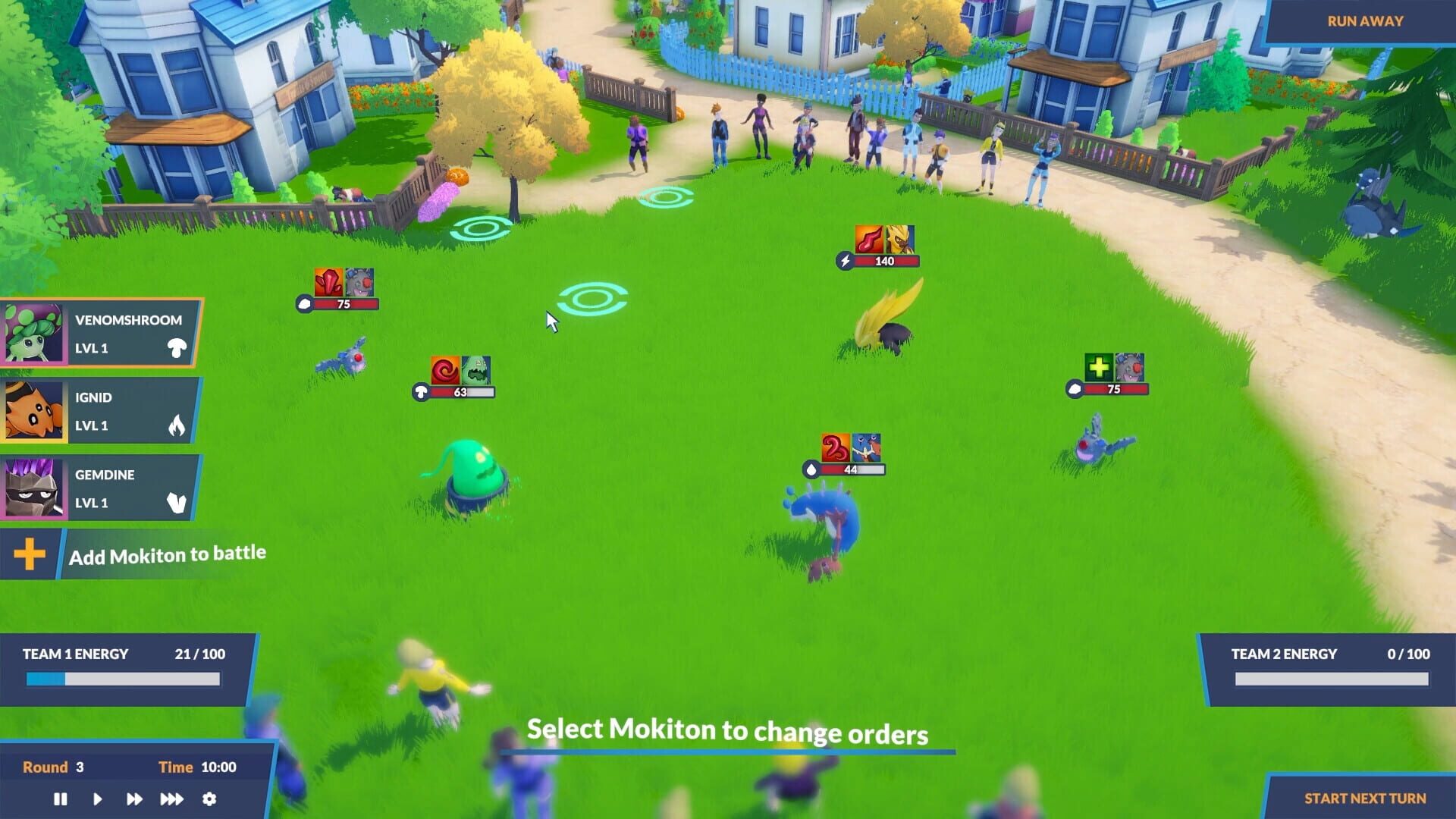Select the Gemdine portrait in the sidebar
Viewport: 1456px width, 819px height.
[x=32, y=488]
